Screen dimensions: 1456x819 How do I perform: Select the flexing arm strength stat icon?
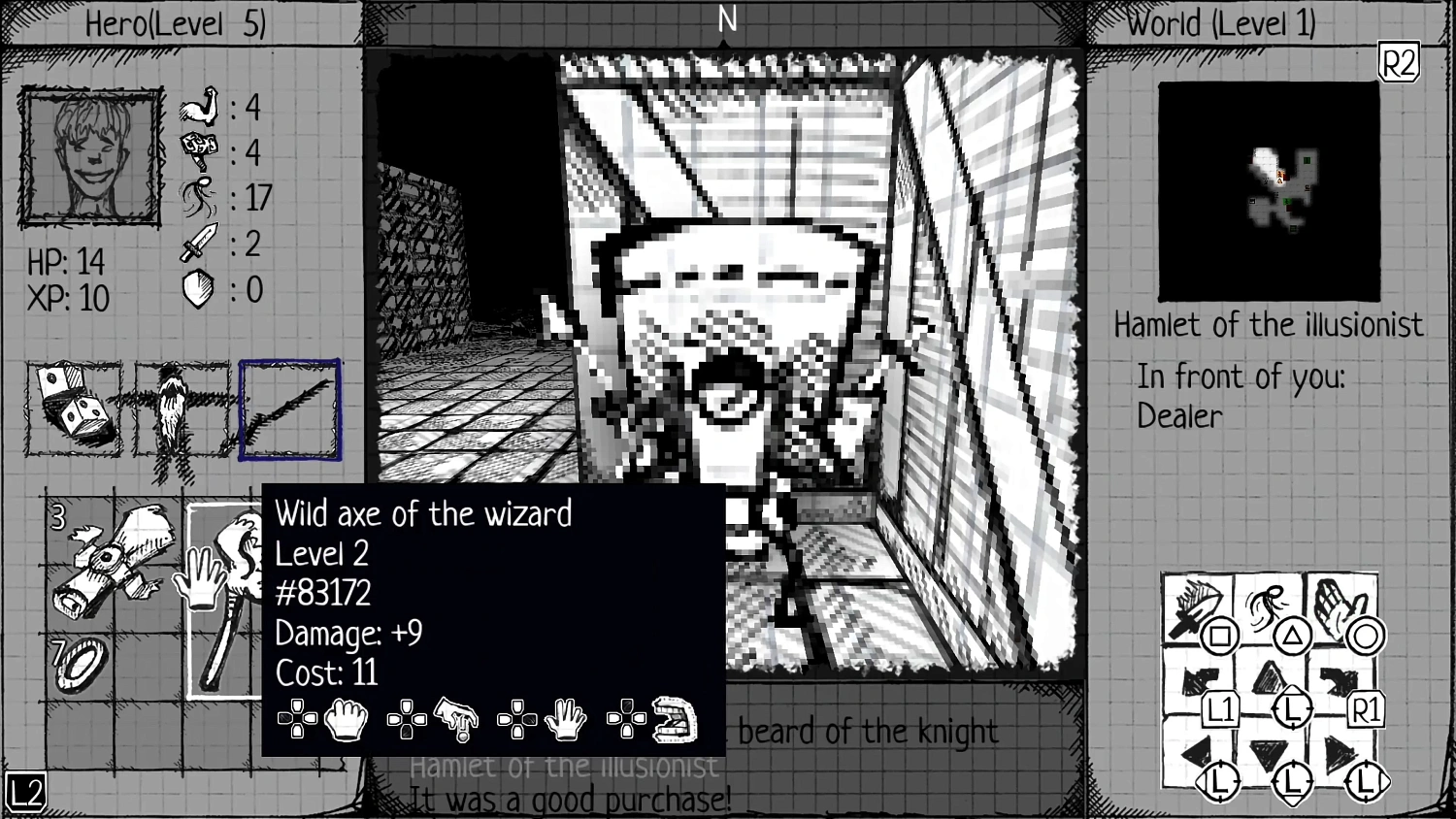201,107
